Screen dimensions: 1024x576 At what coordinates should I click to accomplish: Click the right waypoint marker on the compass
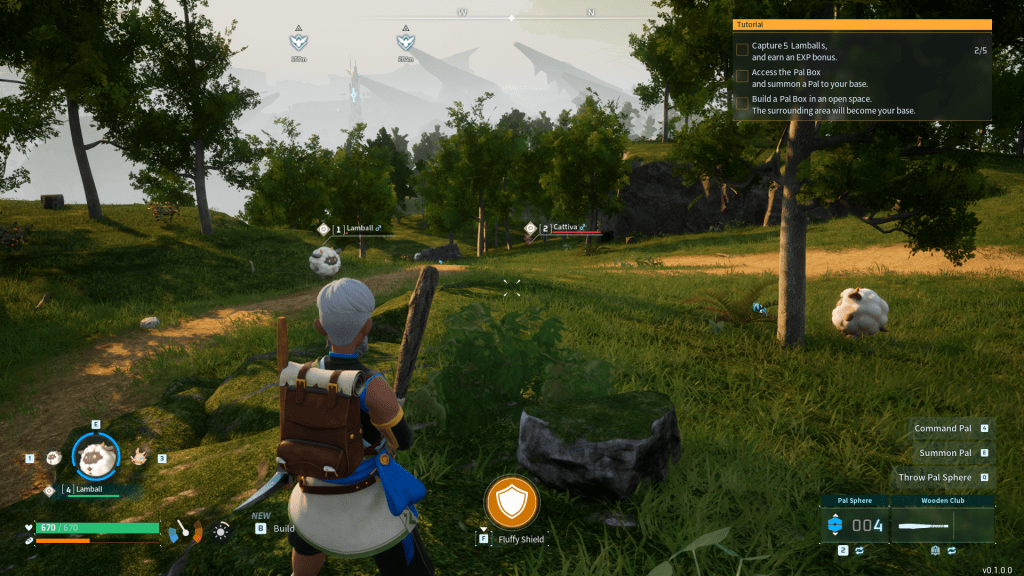click(405, 42)
